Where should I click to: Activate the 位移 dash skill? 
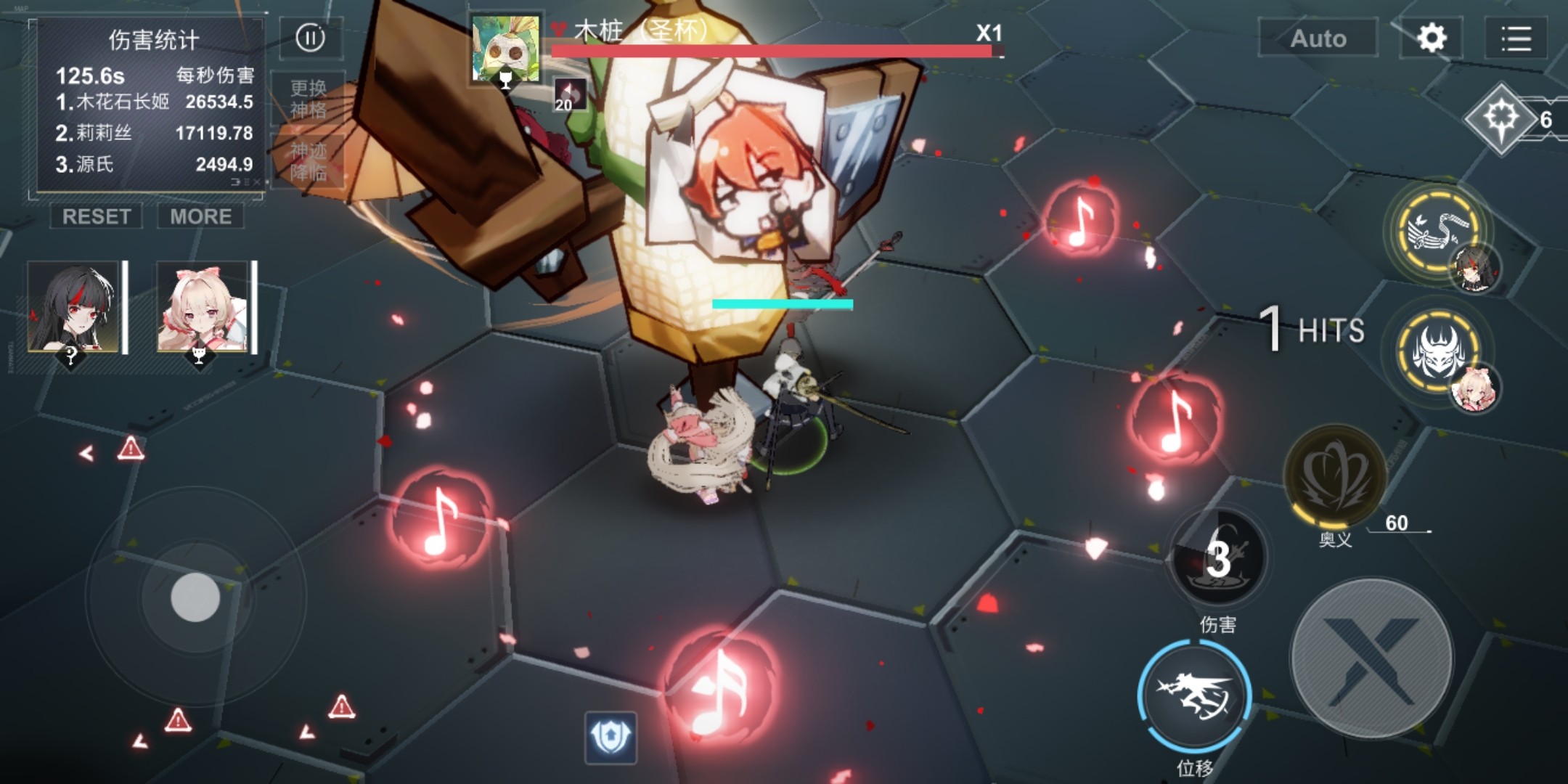[1194, 697]
